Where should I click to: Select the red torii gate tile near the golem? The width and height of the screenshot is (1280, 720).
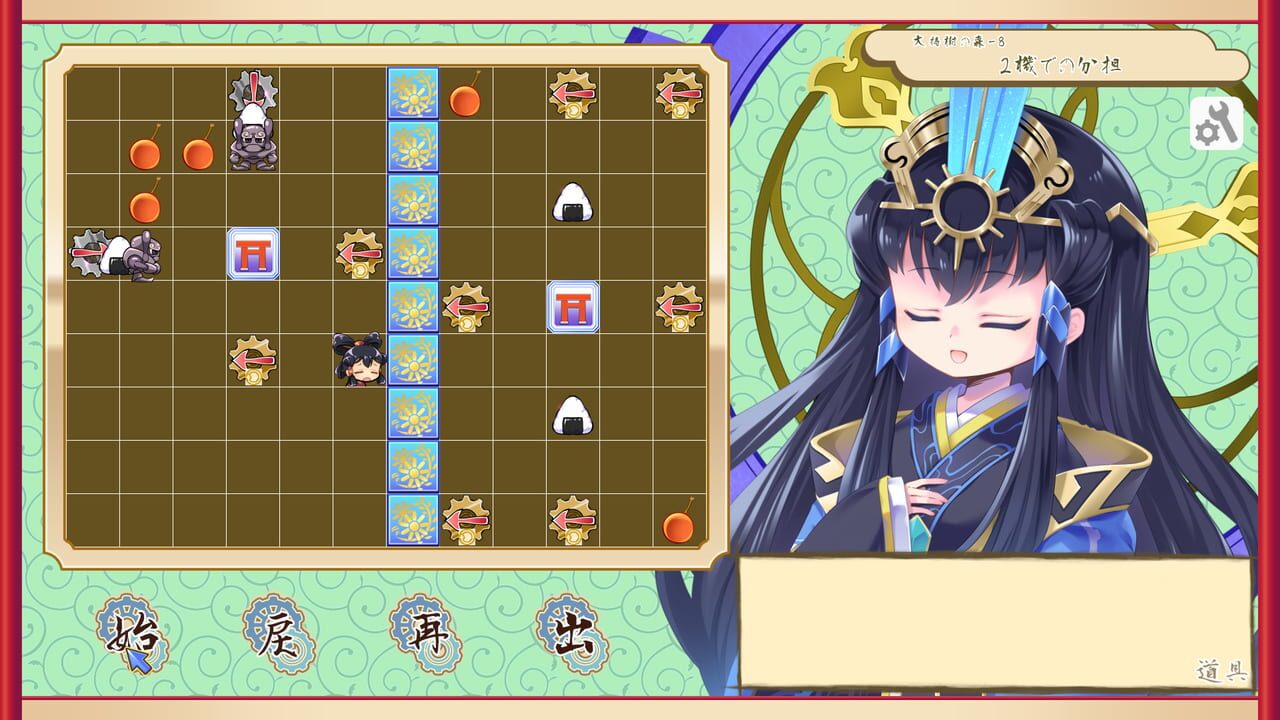(251, 255)
